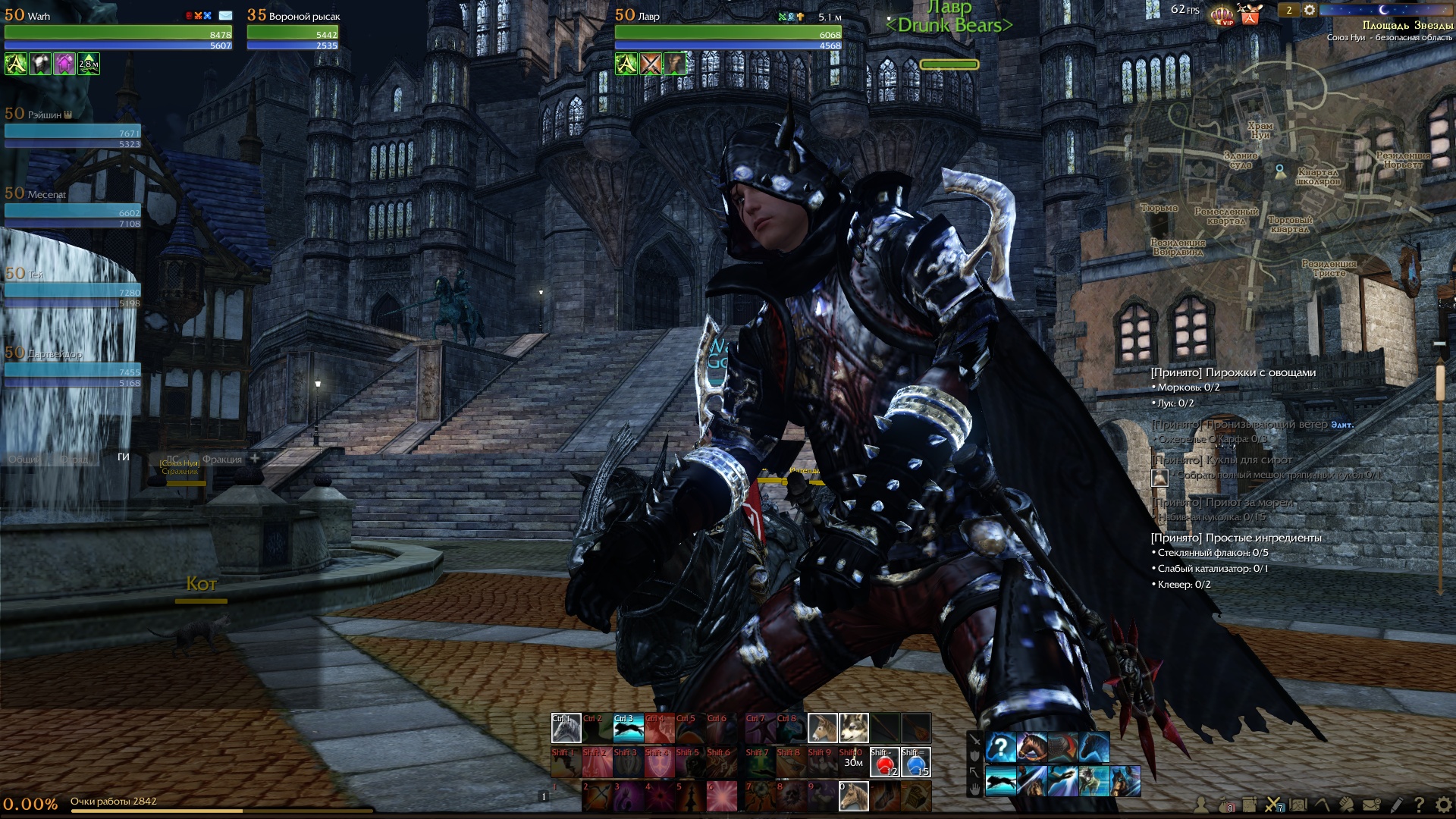Screen dimensions: 1456x819
Task: Use the blue mana potion slot
Action: [x=915, y=763]
